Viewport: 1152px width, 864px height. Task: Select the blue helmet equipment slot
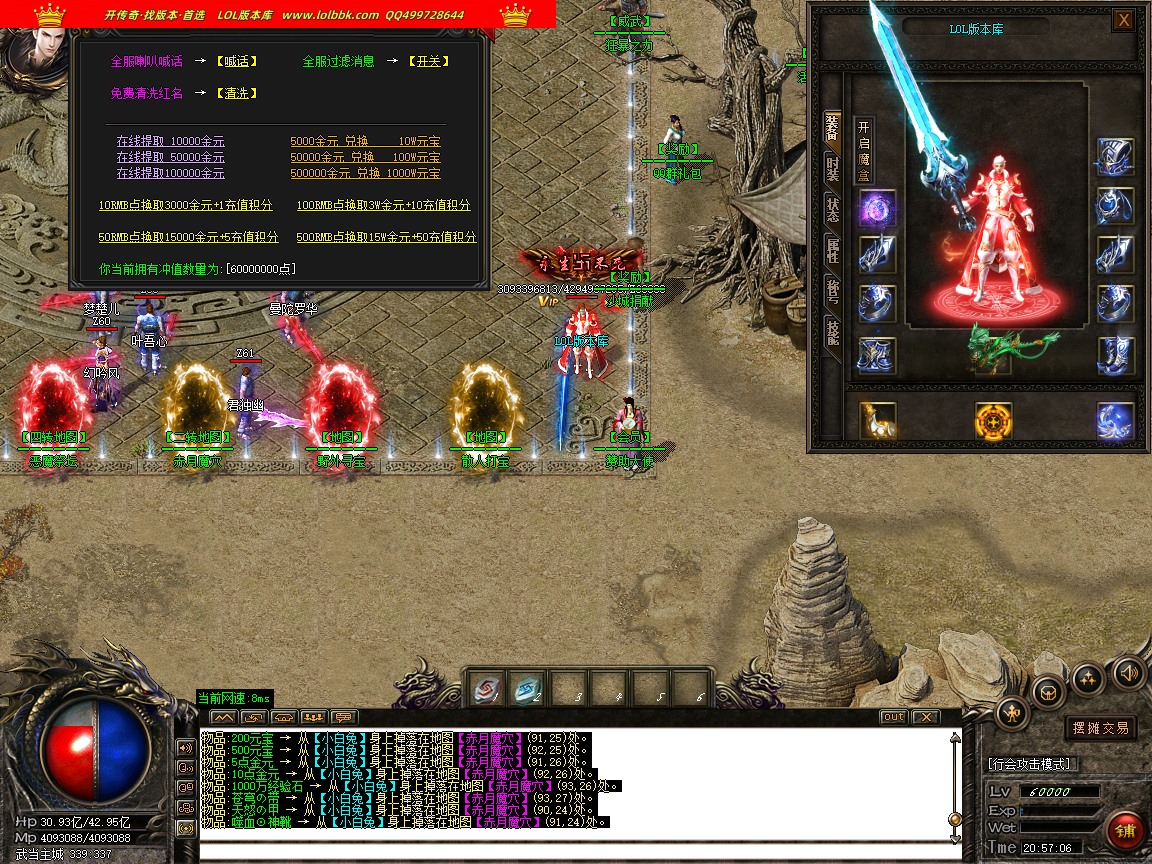coord(1115,157)
